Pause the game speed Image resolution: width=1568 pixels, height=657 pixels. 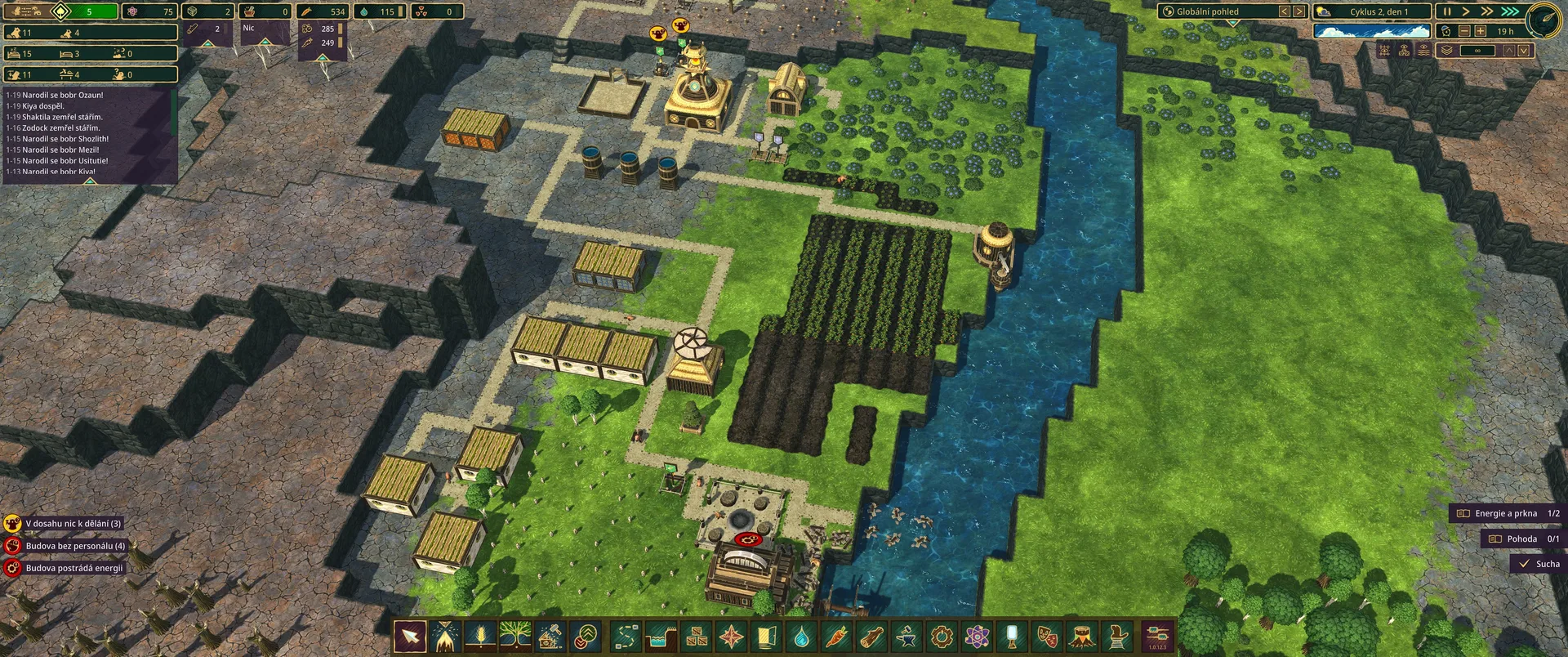click(x=1447, y=11)
